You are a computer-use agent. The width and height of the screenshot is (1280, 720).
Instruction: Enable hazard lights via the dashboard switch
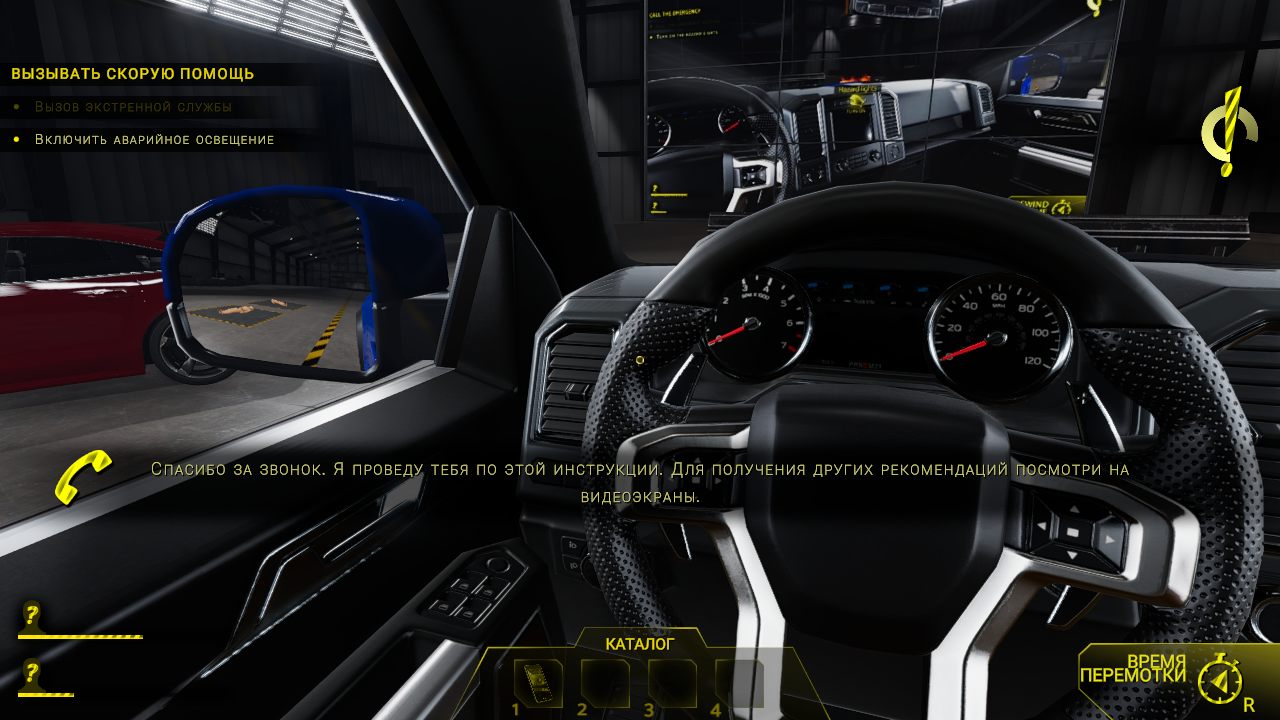pyautogui.click(x=639, y=360)
